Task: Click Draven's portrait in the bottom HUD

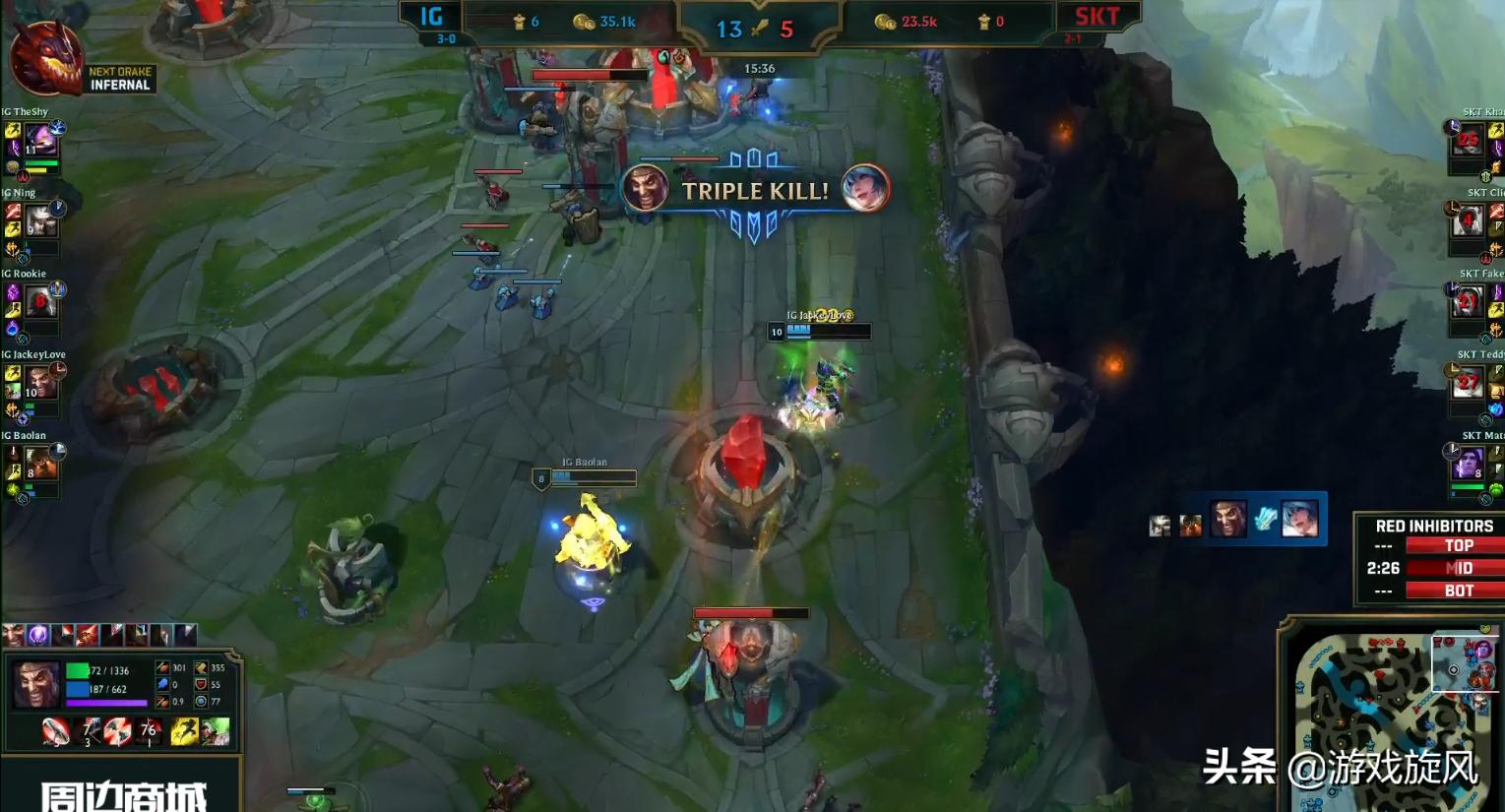Action: tap(35, 684)
